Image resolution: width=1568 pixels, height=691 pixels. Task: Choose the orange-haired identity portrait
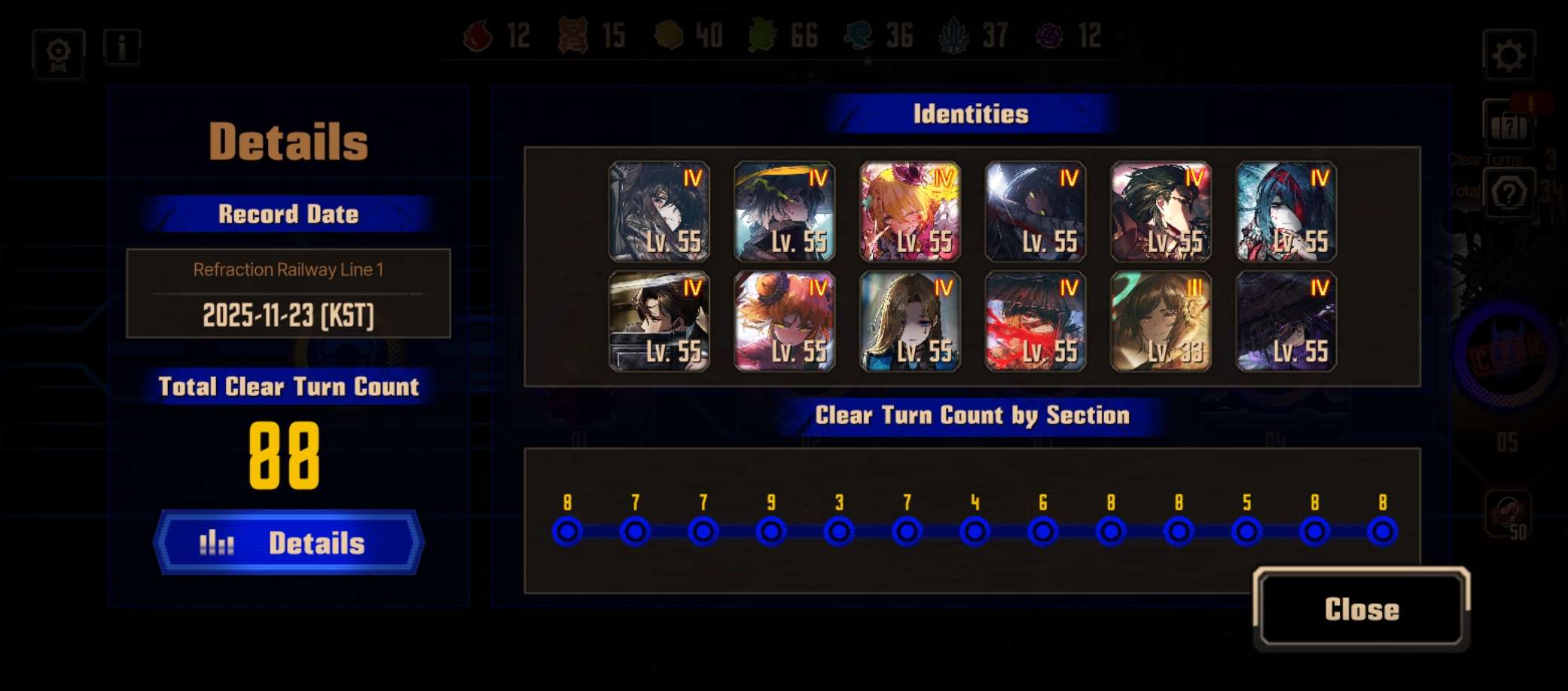pos(784,321)
